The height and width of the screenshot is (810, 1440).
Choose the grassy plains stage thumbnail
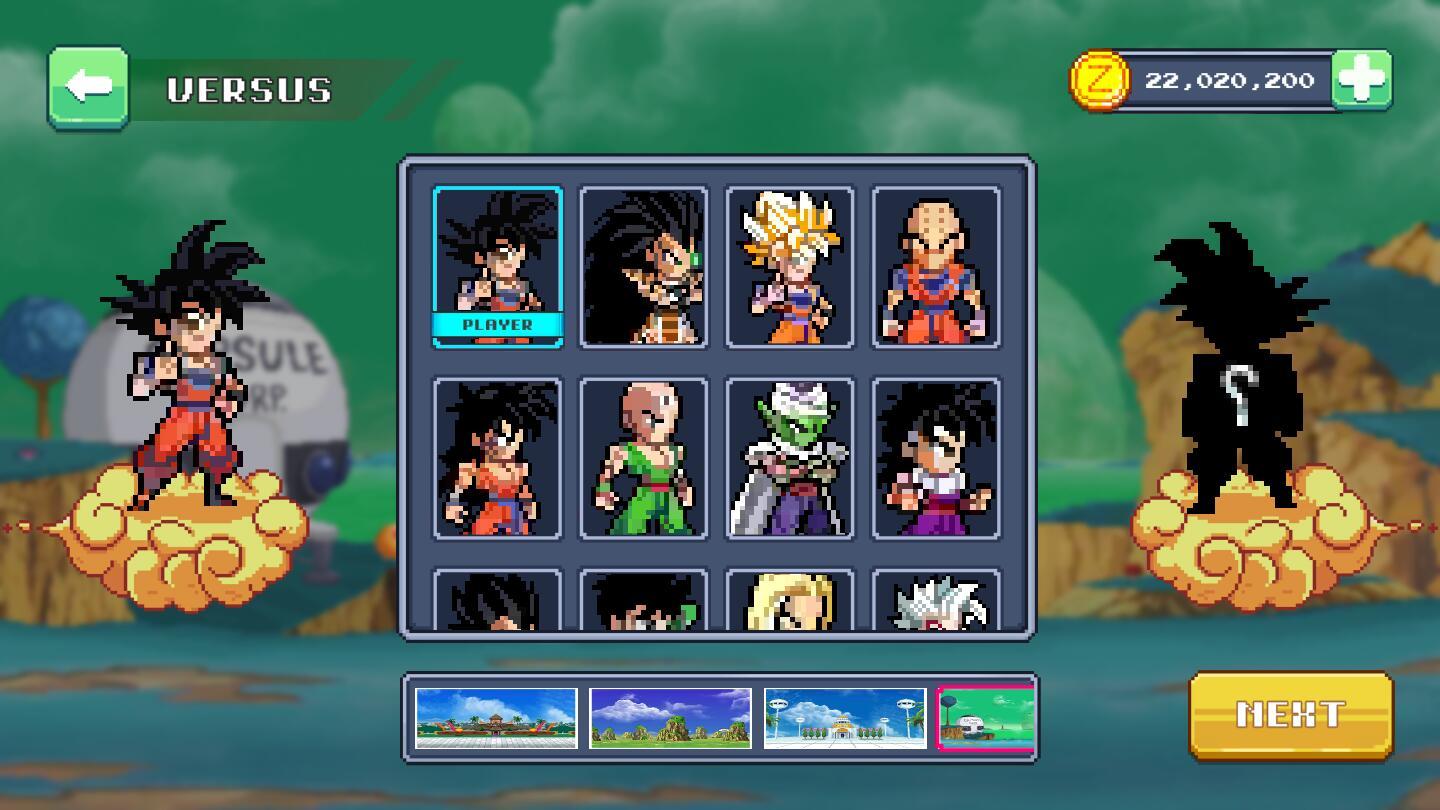[670, 718]
